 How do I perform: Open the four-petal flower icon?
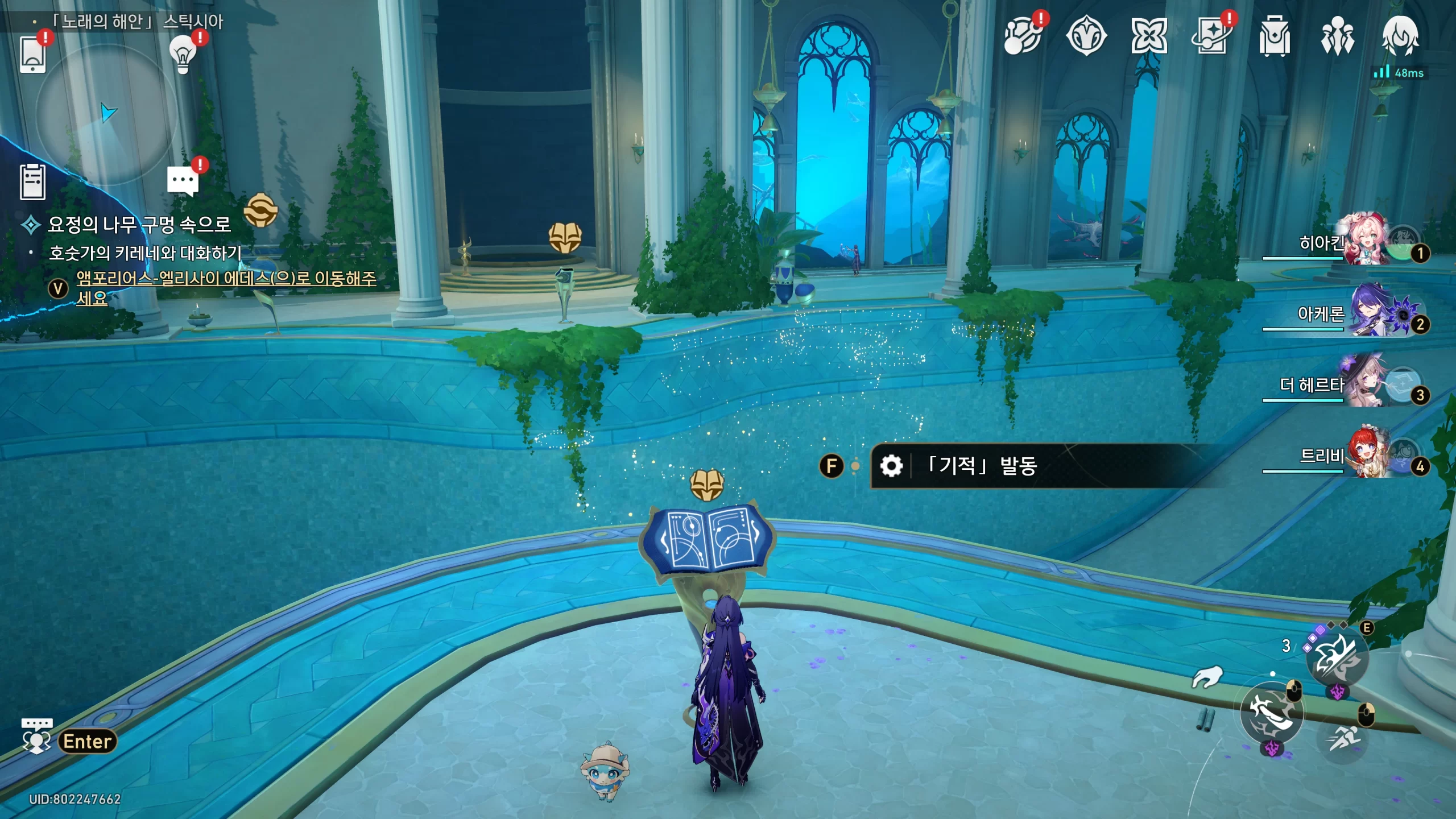click(1149, 37)
